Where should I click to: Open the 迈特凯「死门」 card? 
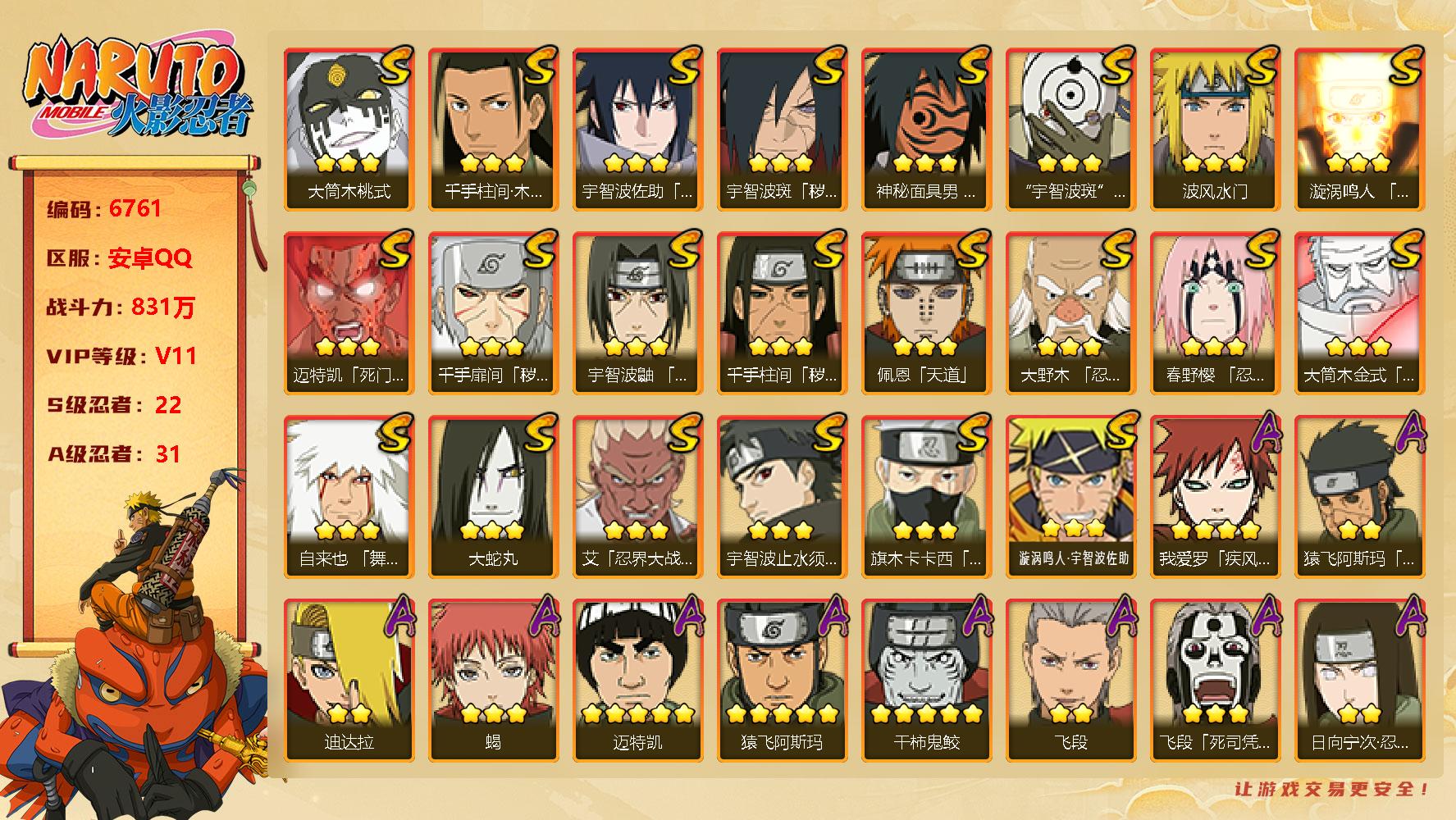(349, 312)
